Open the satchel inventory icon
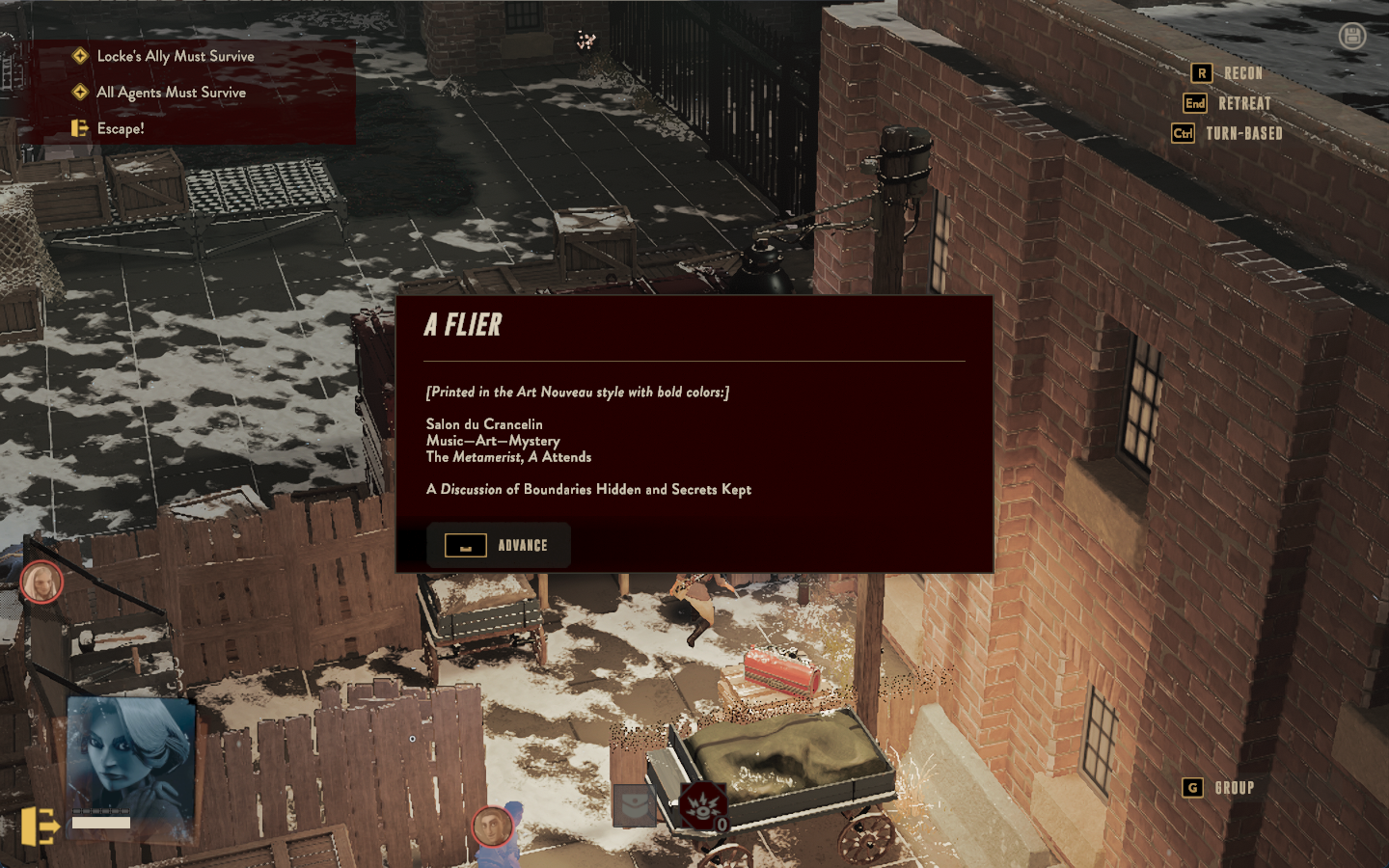Viewport: 1389px width, 868px height. click(x=634, y=805)
